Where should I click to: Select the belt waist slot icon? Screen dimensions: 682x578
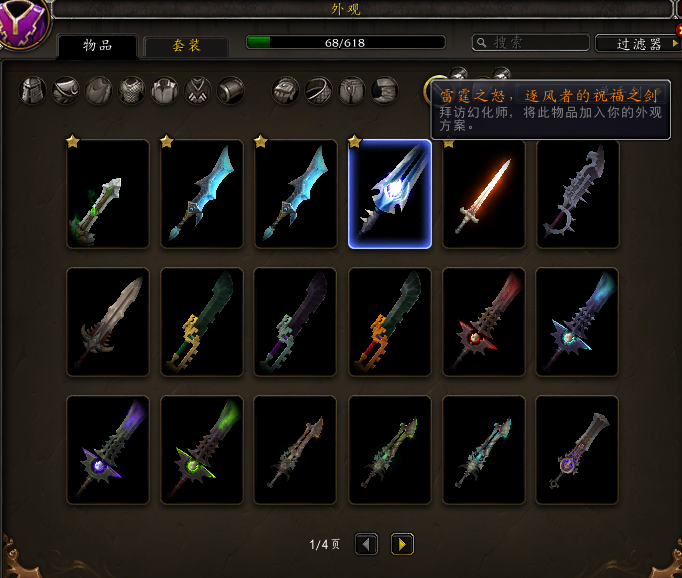coord(320,91)
